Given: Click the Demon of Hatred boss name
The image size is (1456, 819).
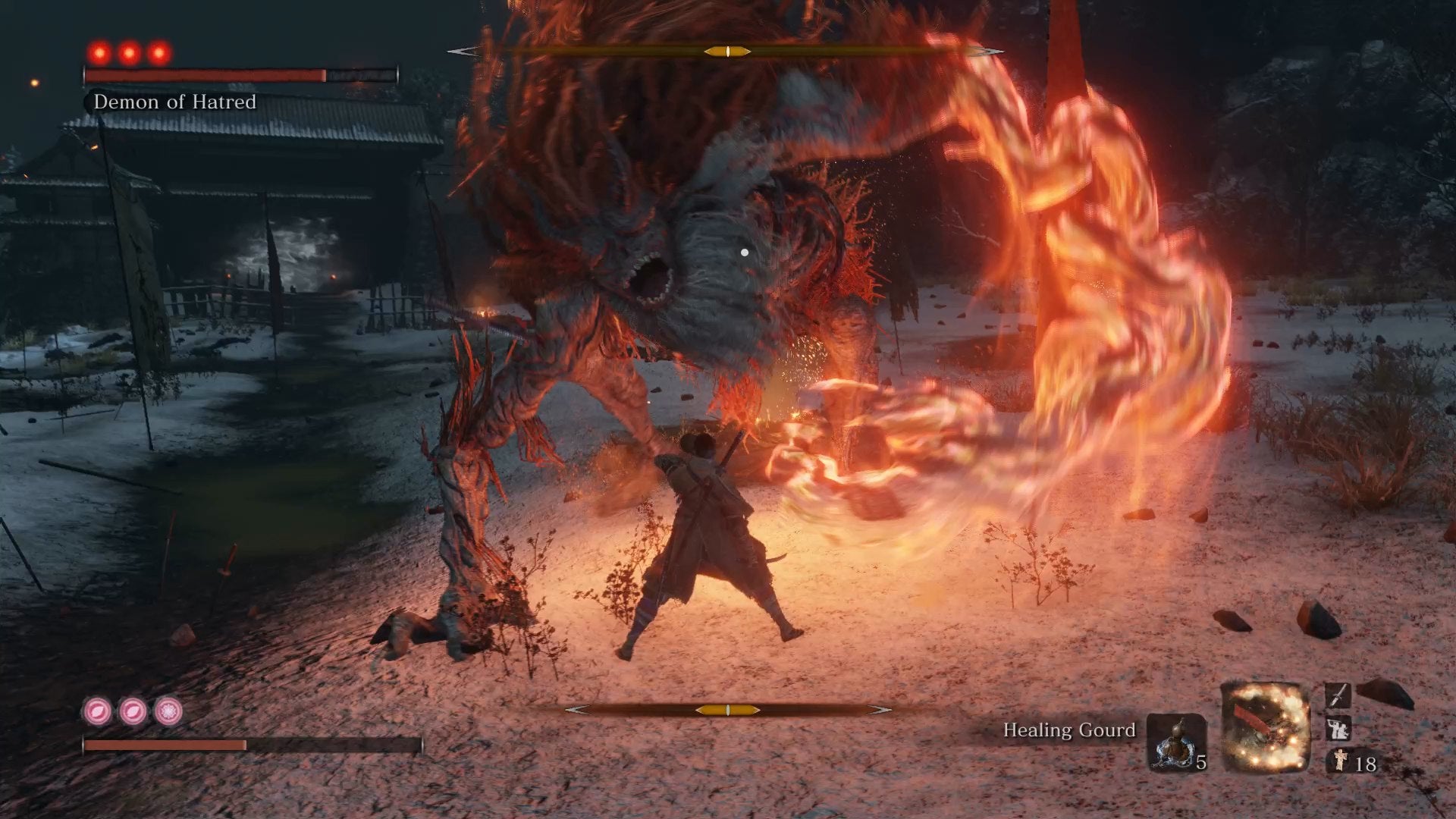Looking at the screenshot, I should click(175, 102).
